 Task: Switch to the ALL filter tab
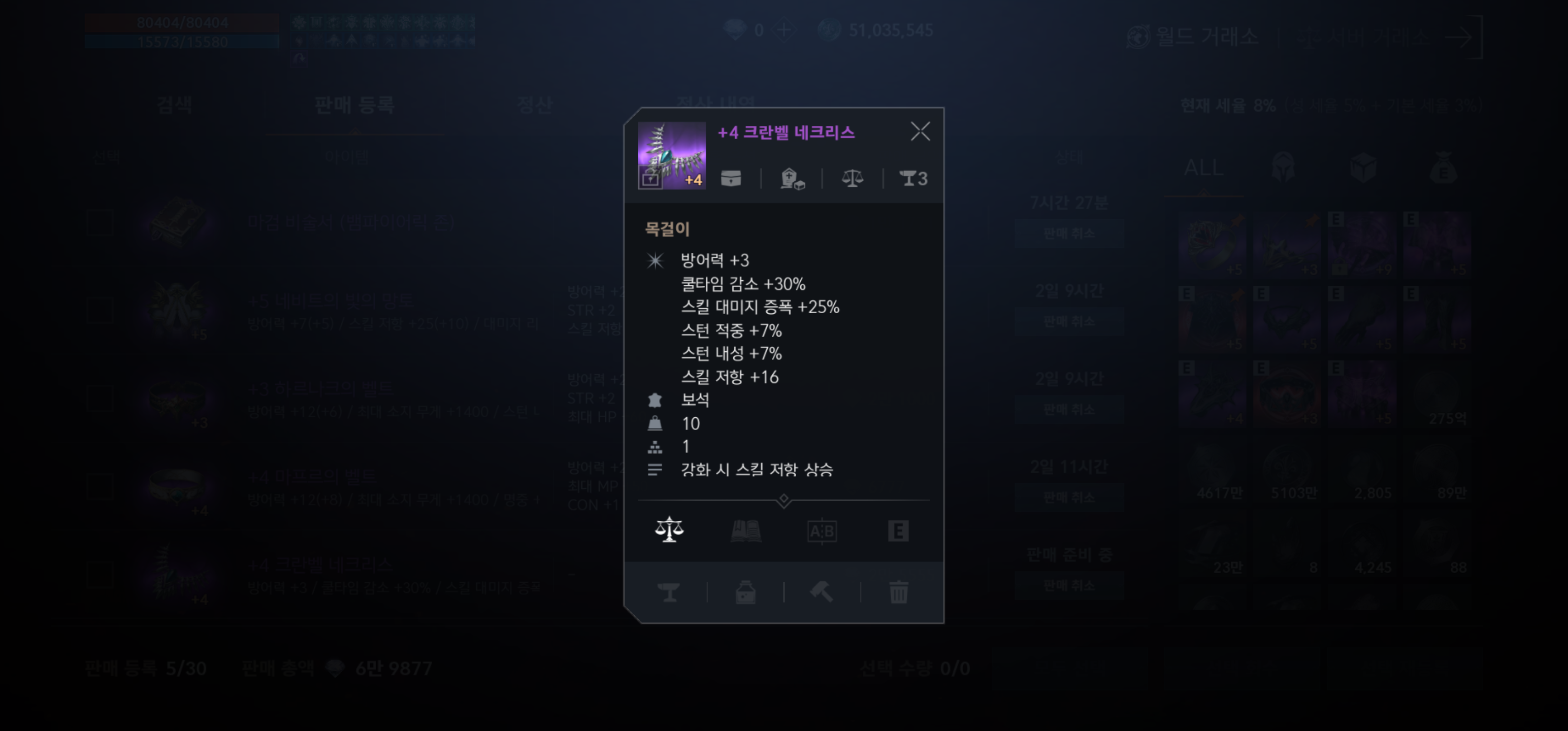[x=1204, y=169]
